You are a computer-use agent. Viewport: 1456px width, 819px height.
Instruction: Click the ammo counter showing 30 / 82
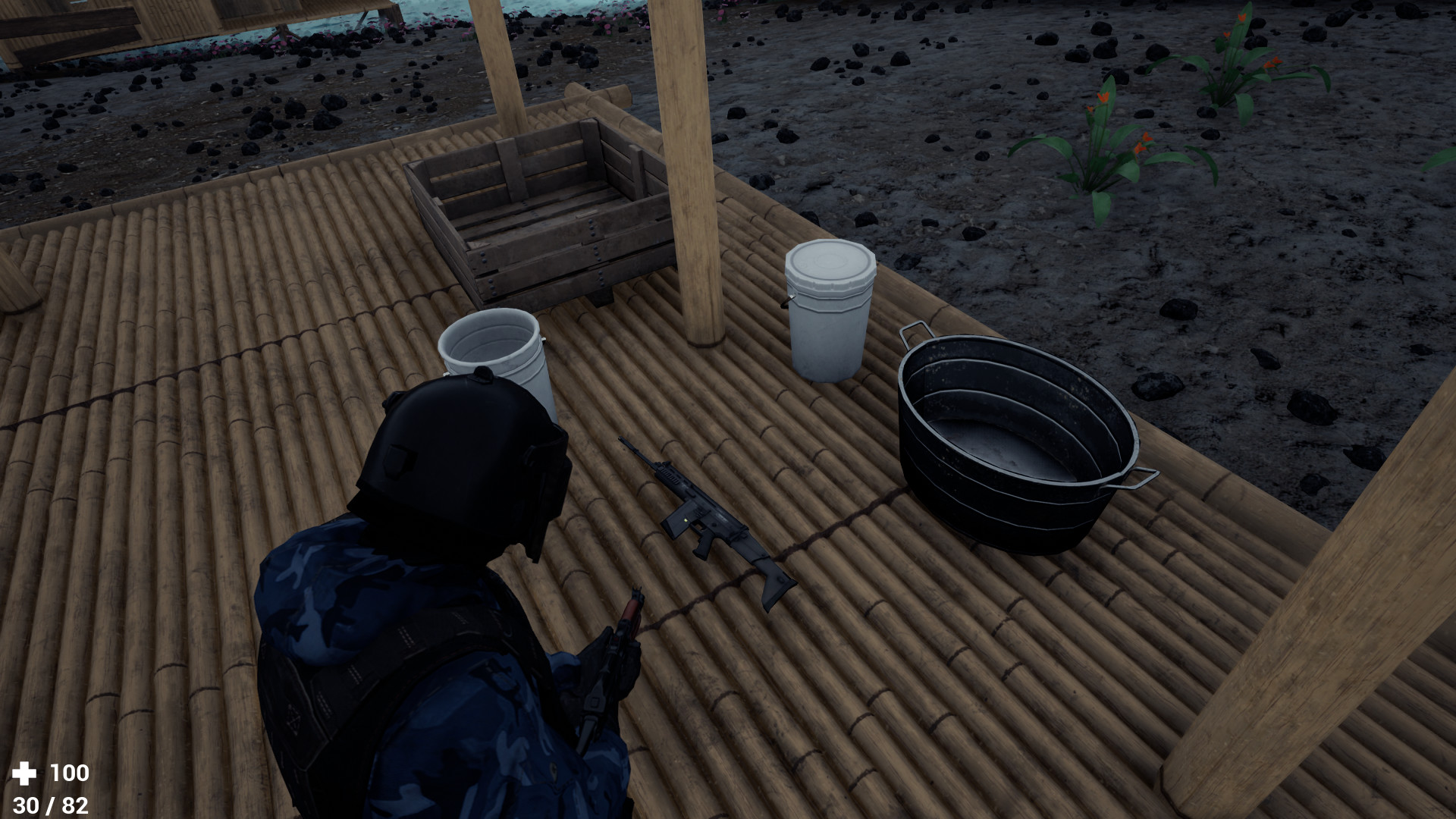pyautogui.click(x=50, y=805)
